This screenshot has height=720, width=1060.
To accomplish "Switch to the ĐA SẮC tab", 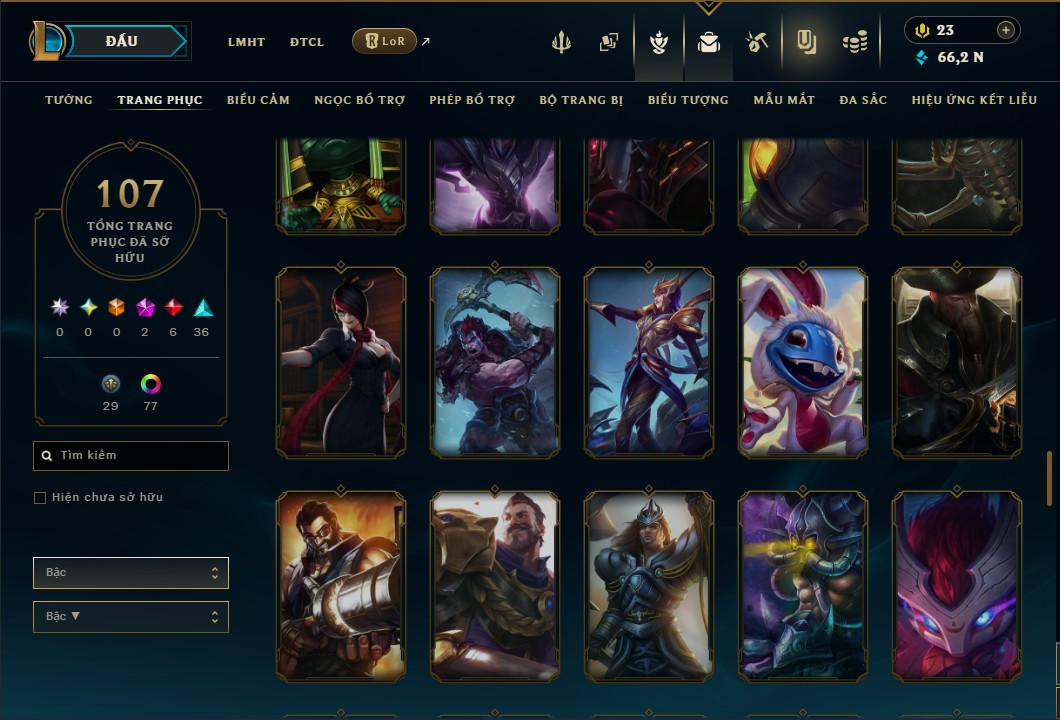I will [x=863, y=100].
